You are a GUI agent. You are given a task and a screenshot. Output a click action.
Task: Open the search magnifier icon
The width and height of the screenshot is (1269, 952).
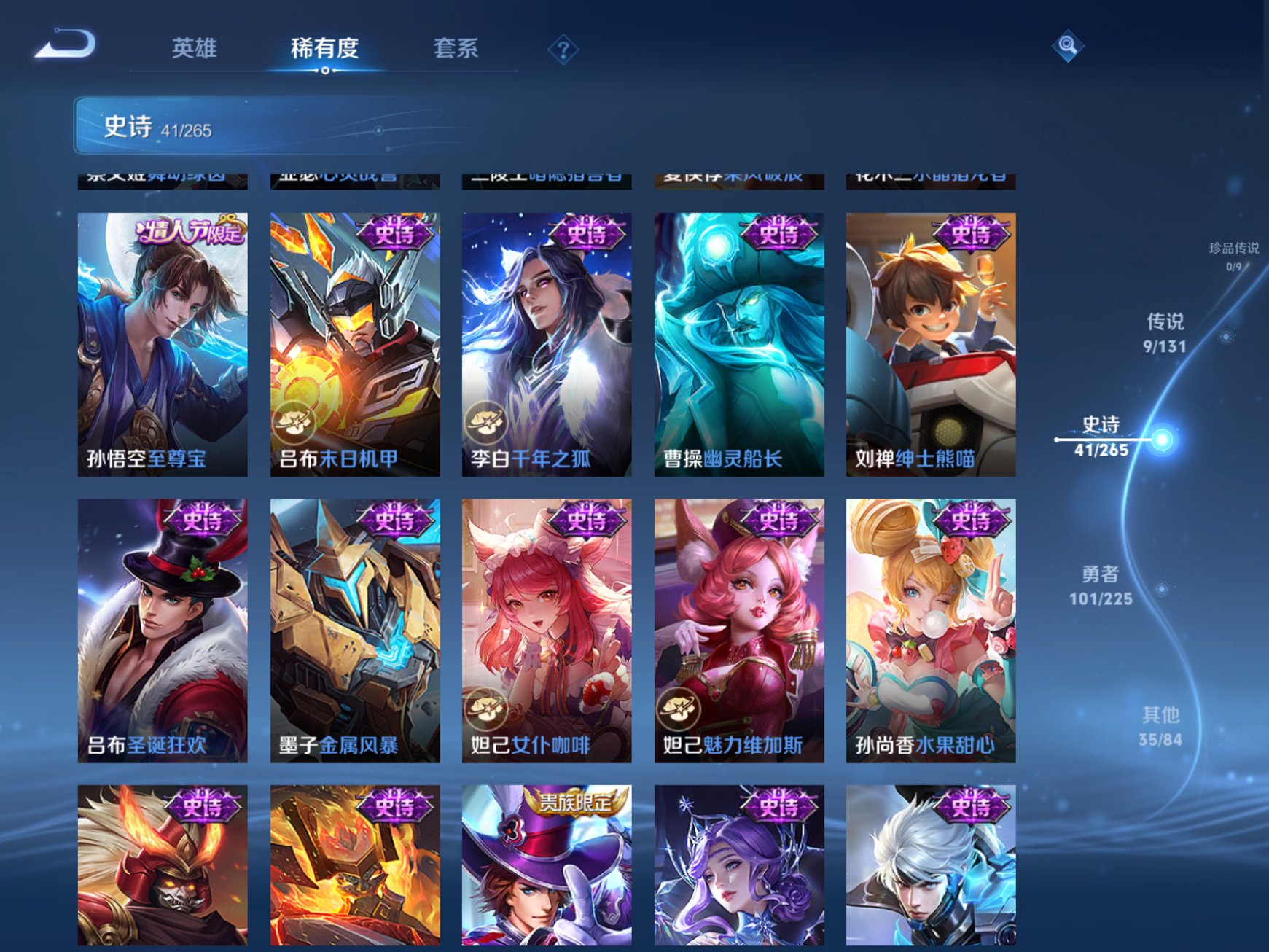(1066, 47)
